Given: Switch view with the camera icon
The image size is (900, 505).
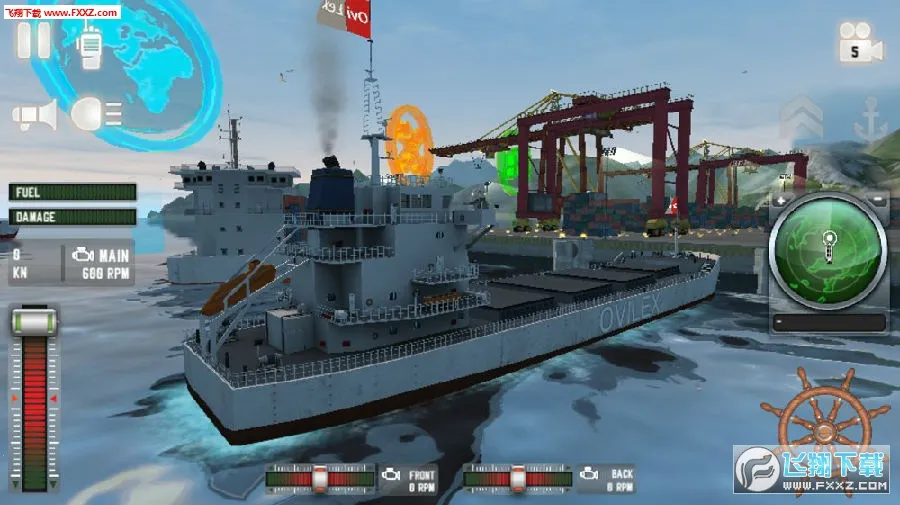Looking at the screenshot, I should [x=860, y=42].
